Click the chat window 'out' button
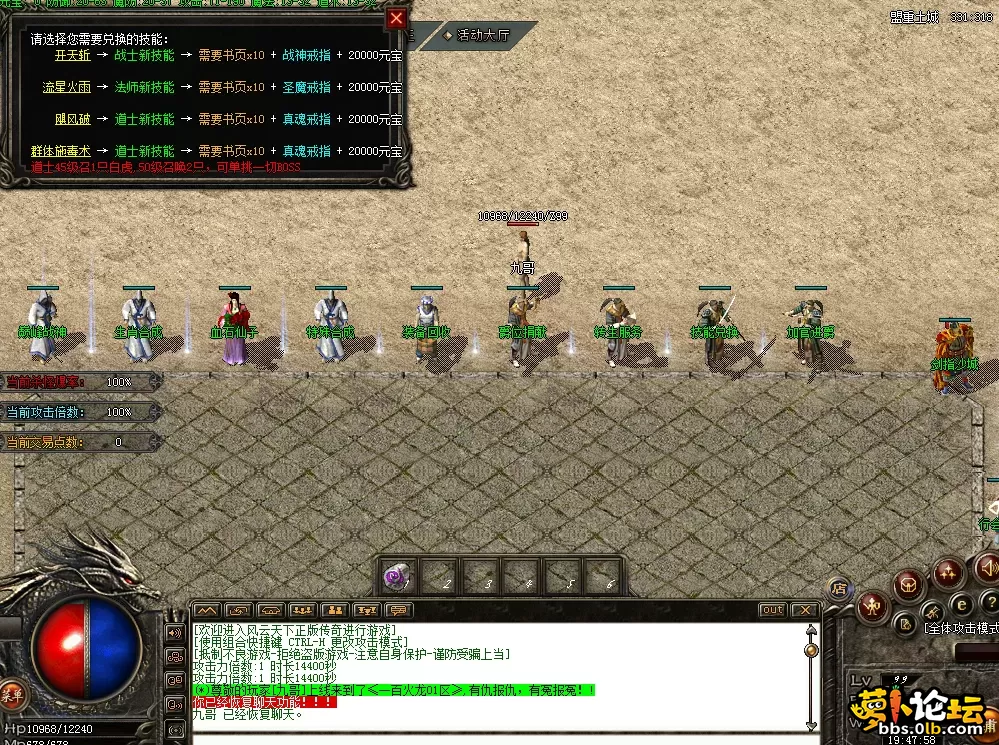 point(772,610)
